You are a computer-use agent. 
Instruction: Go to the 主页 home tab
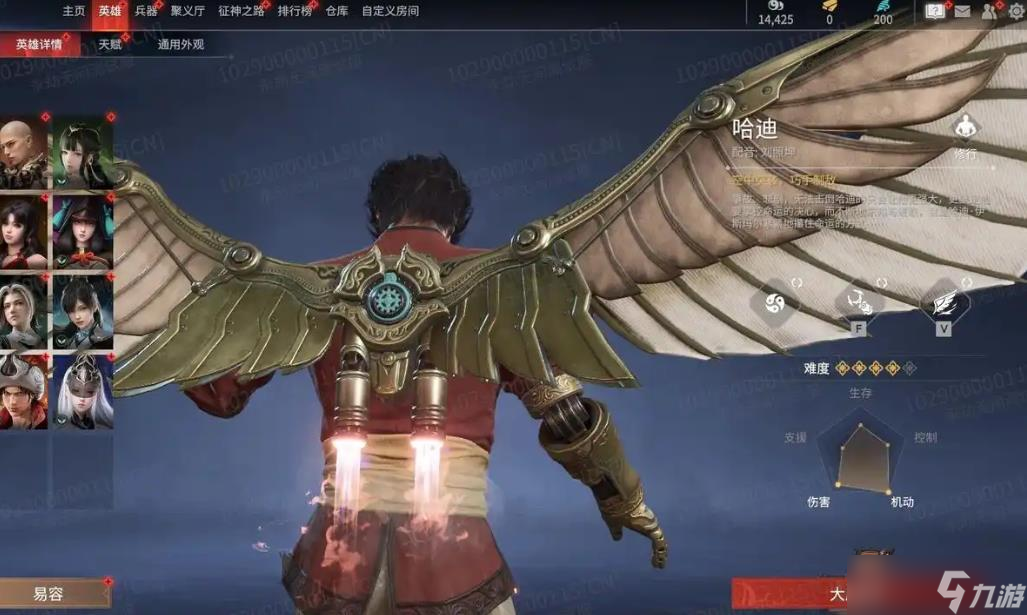(x=74, y=11)
